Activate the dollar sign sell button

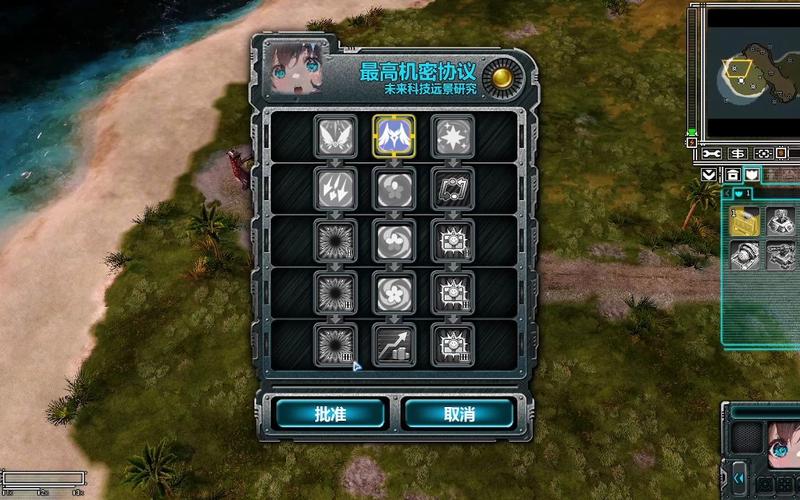[738, 154]
